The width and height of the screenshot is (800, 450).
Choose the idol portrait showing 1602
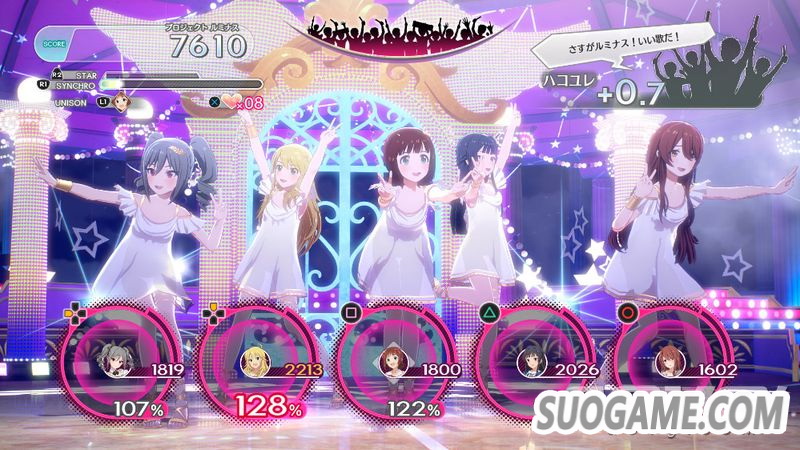665,369
